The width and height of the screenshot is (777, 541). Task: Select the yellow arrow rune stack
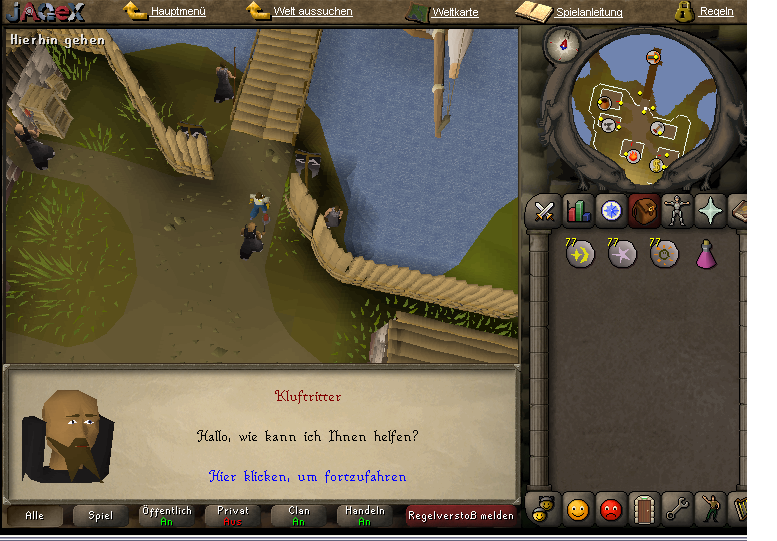point(580,254)
